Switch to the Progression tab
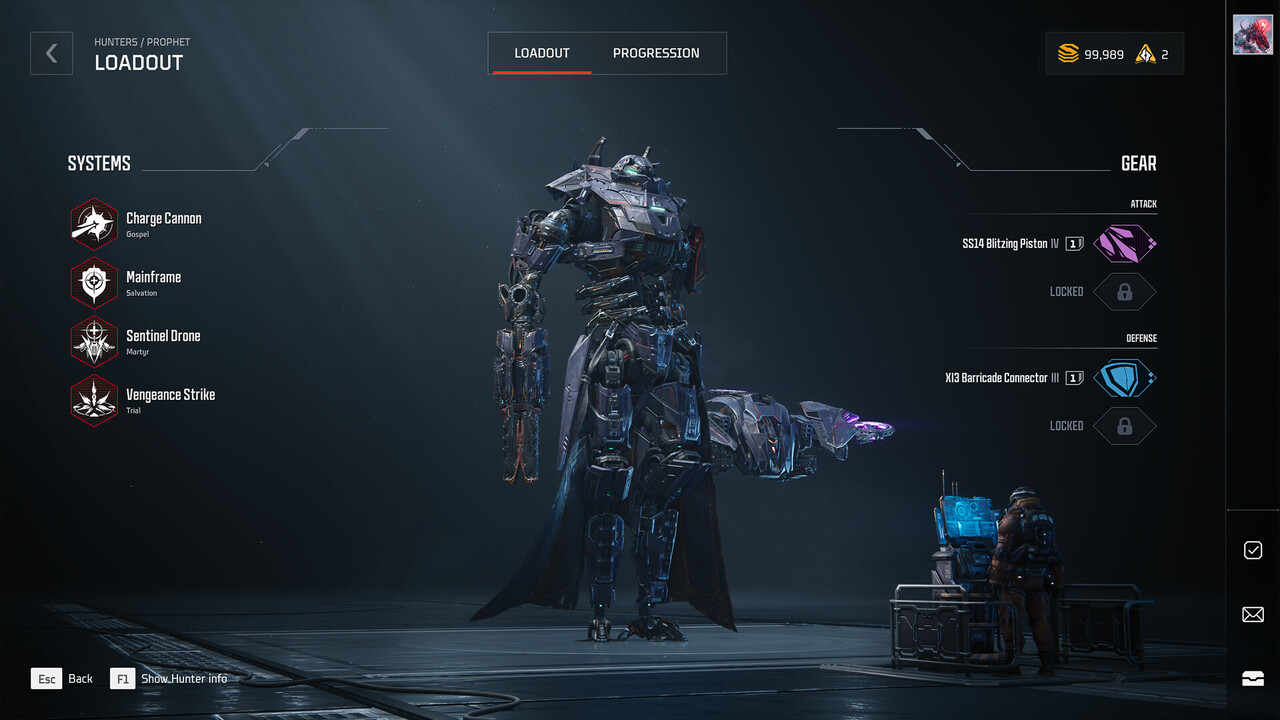This screenshot has width=1280, height=720. pyautogui.click(x=656, y=53)
